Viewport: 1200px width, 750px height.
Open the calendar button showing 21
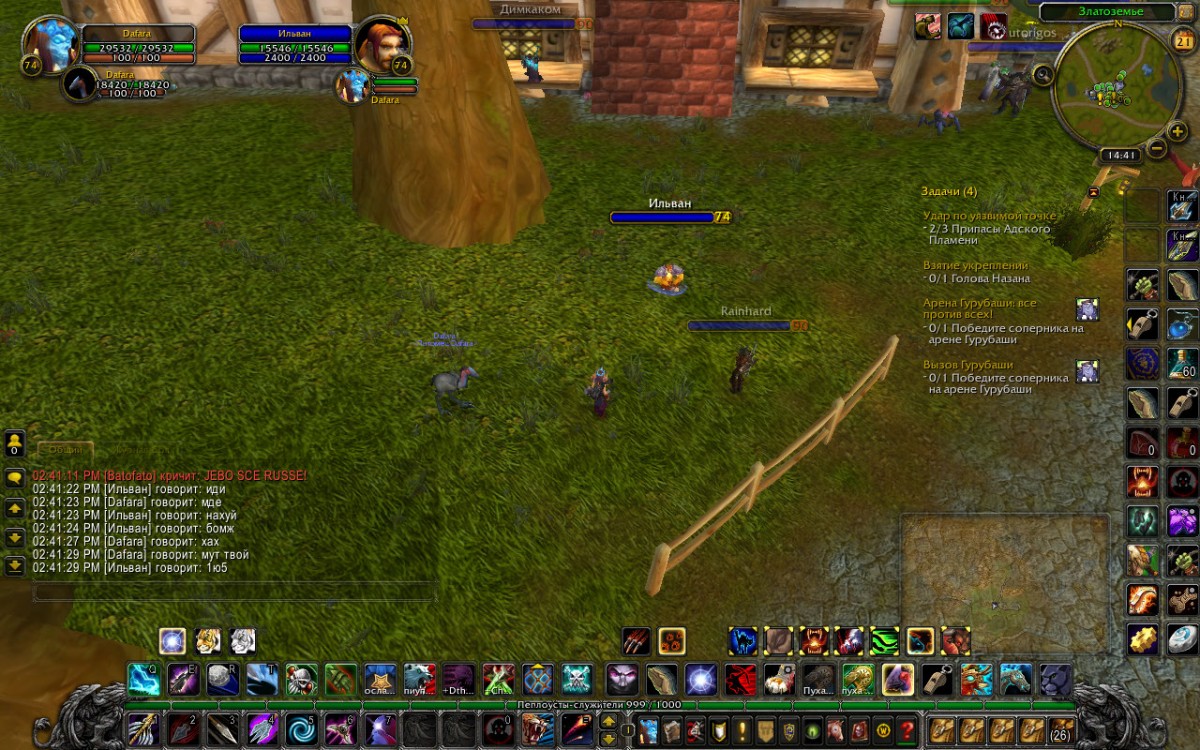point(1182,39)
